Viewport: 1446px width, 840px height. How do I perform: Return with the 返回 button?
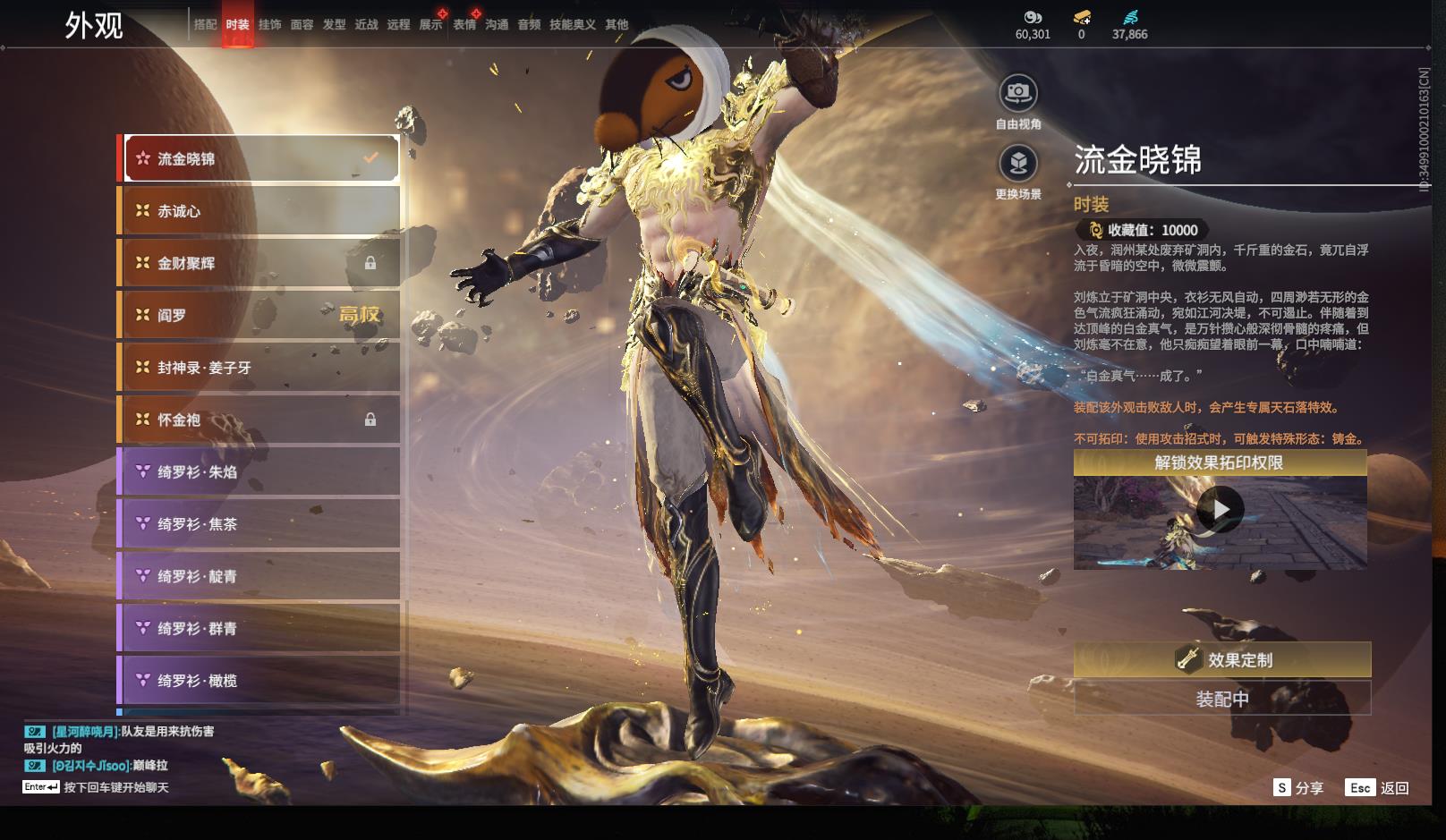(1378, 788)
